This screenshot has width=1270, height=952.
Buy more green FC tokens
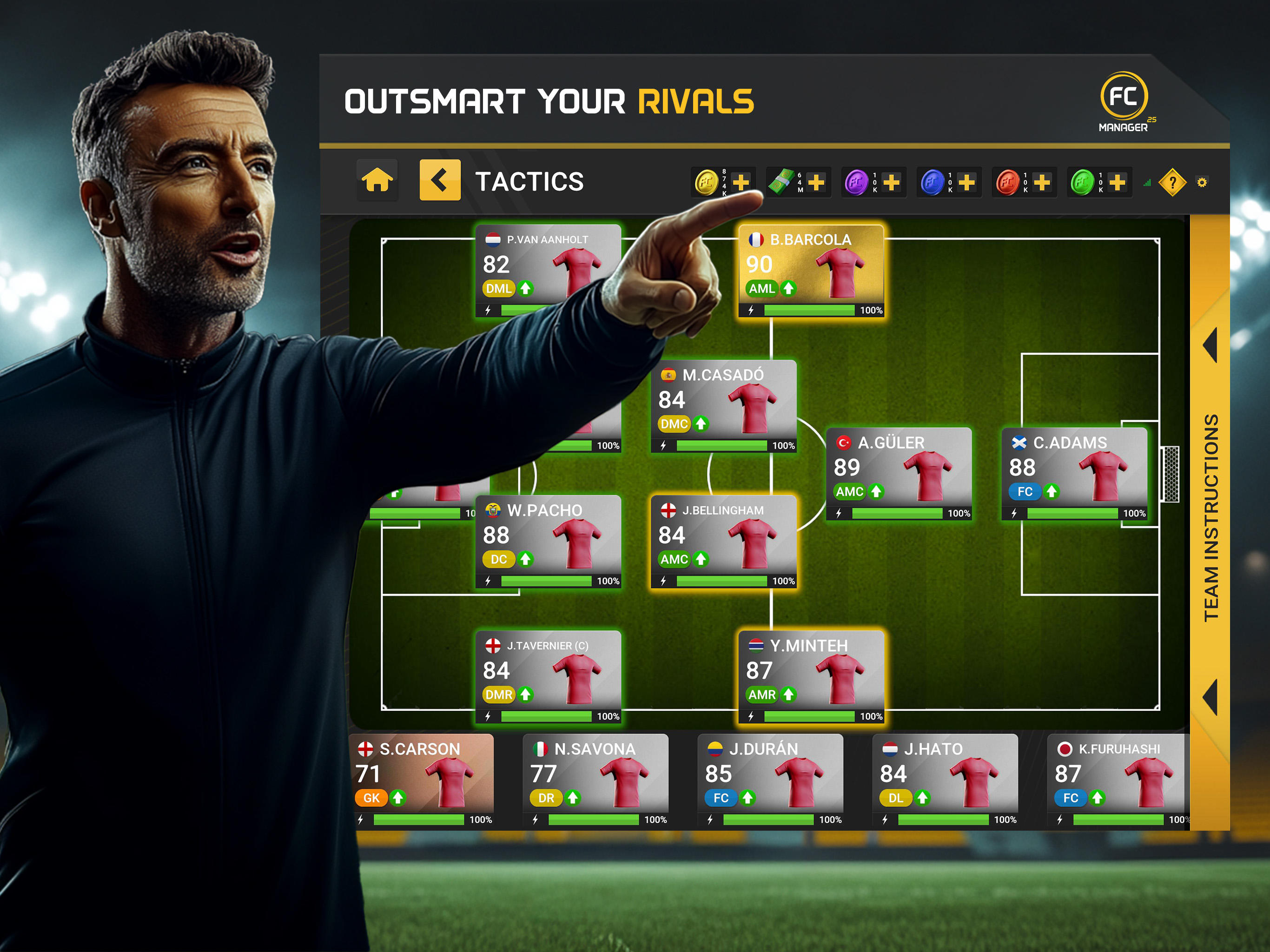(x=1118, y=182)
